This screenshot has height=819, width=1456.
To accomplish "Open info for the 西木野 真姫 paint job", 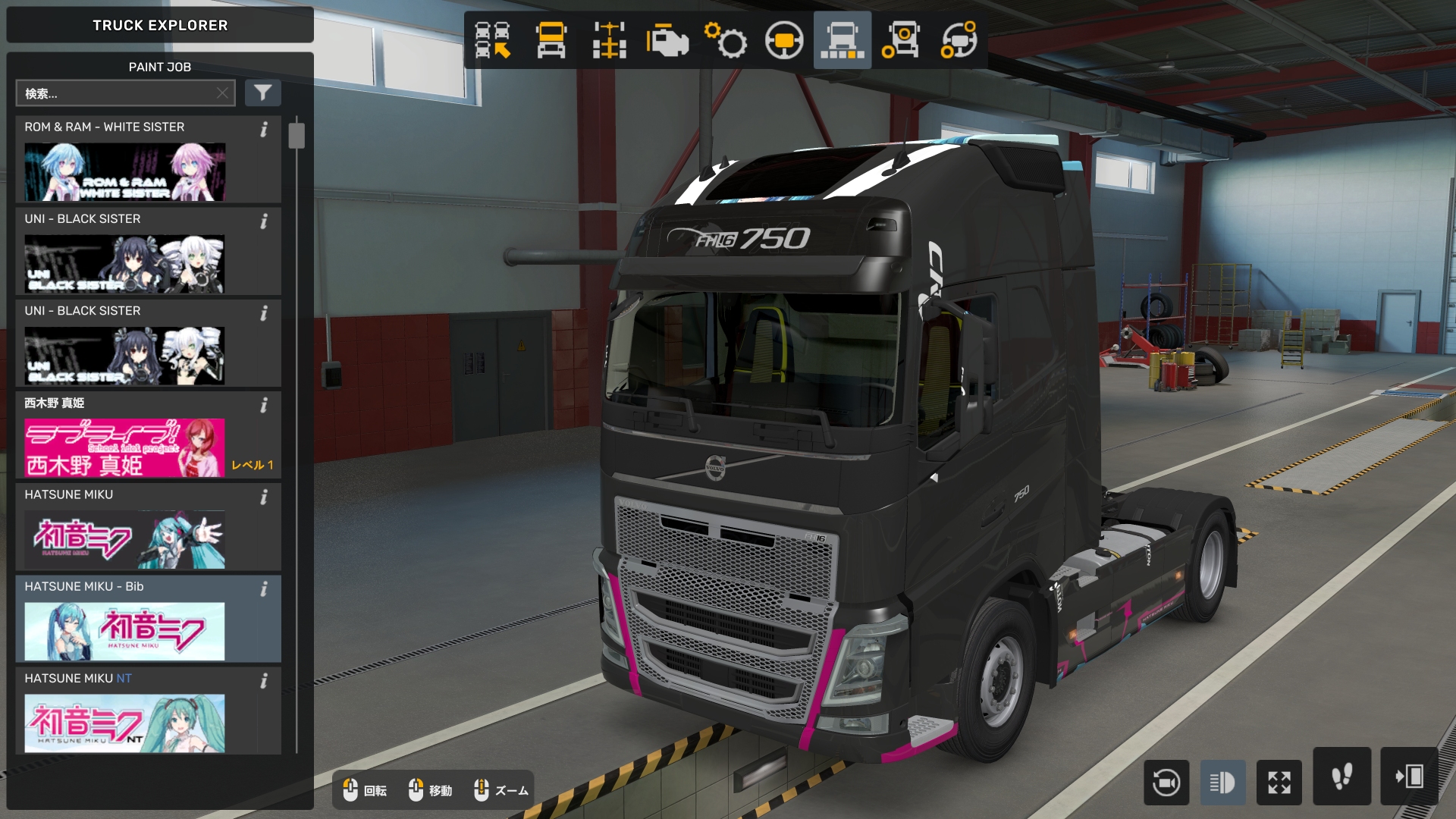I will click(x=264, y=406).
